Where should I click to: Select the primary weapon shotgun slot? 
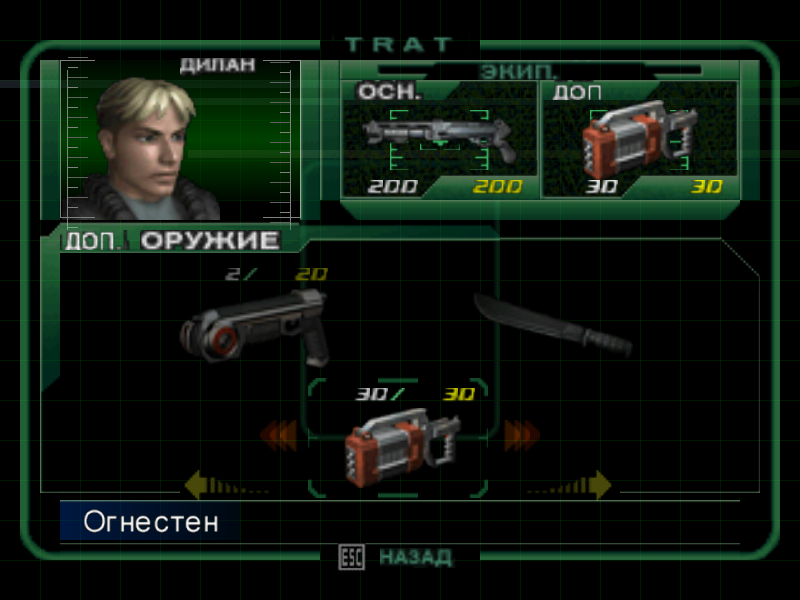(x=440, y=138)
